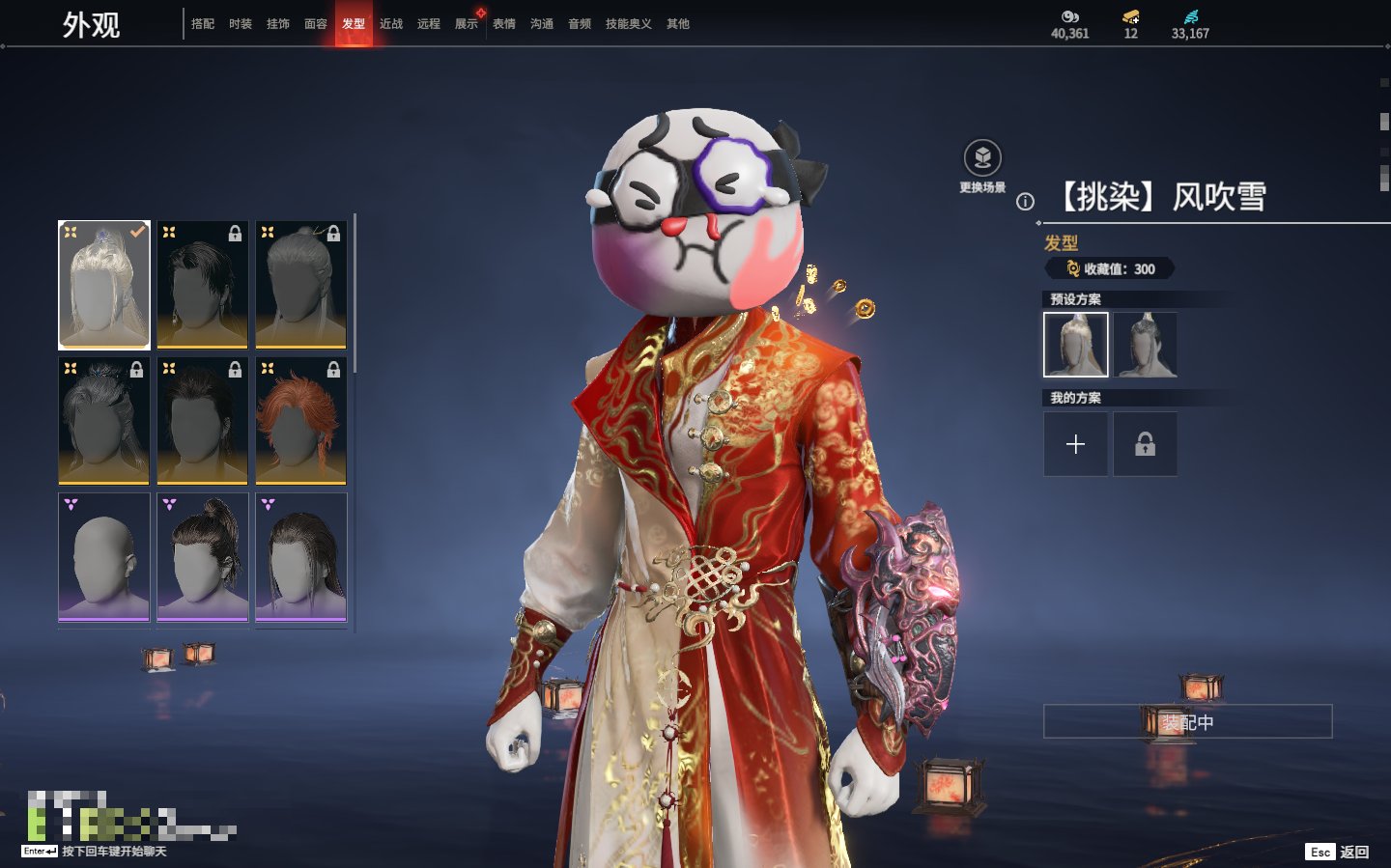Choose the second 预设方案 preset thumbnail

tap(1145, 345)
